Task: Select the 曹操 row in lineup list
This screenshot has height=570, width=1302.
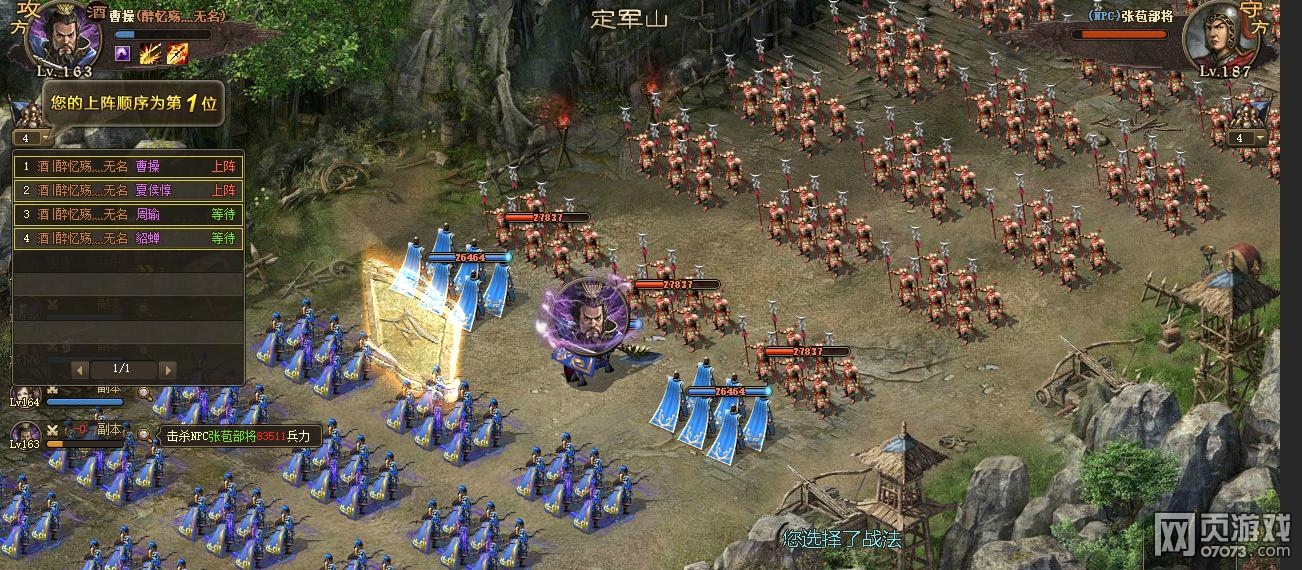Action: [x=128, y=167]
